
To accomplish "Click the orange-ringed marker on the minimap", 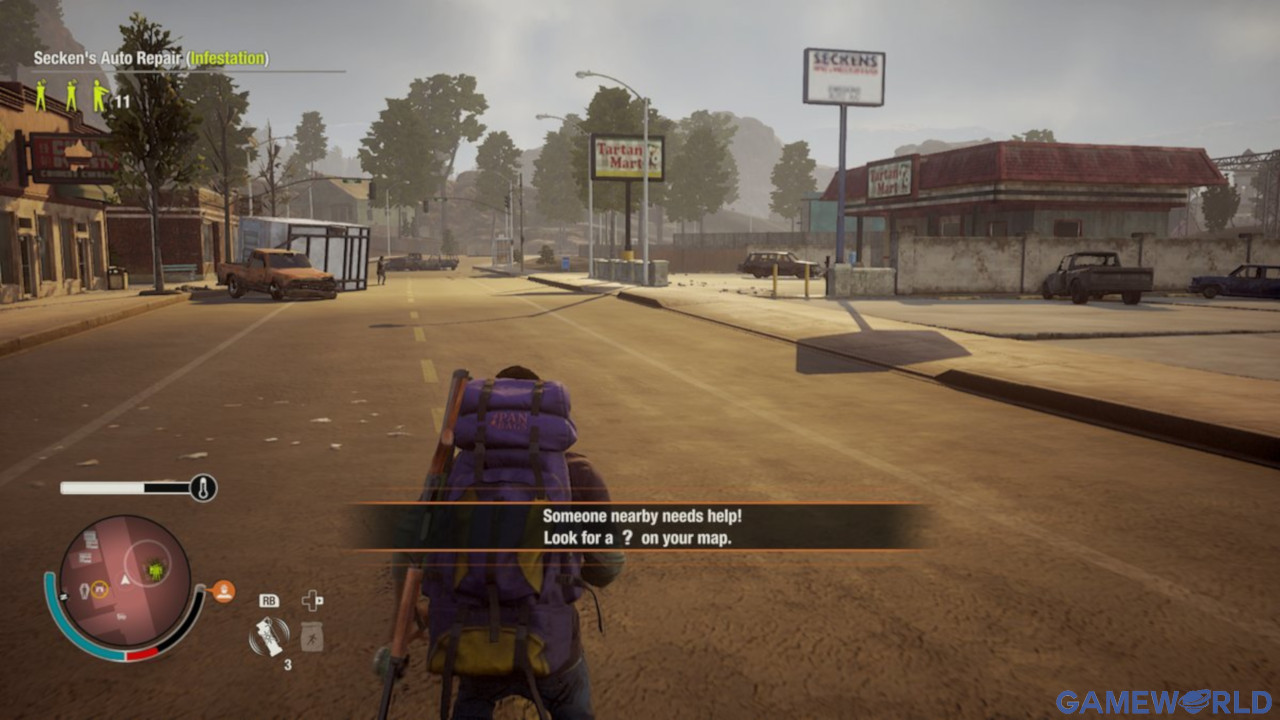I will click(99, 590).
